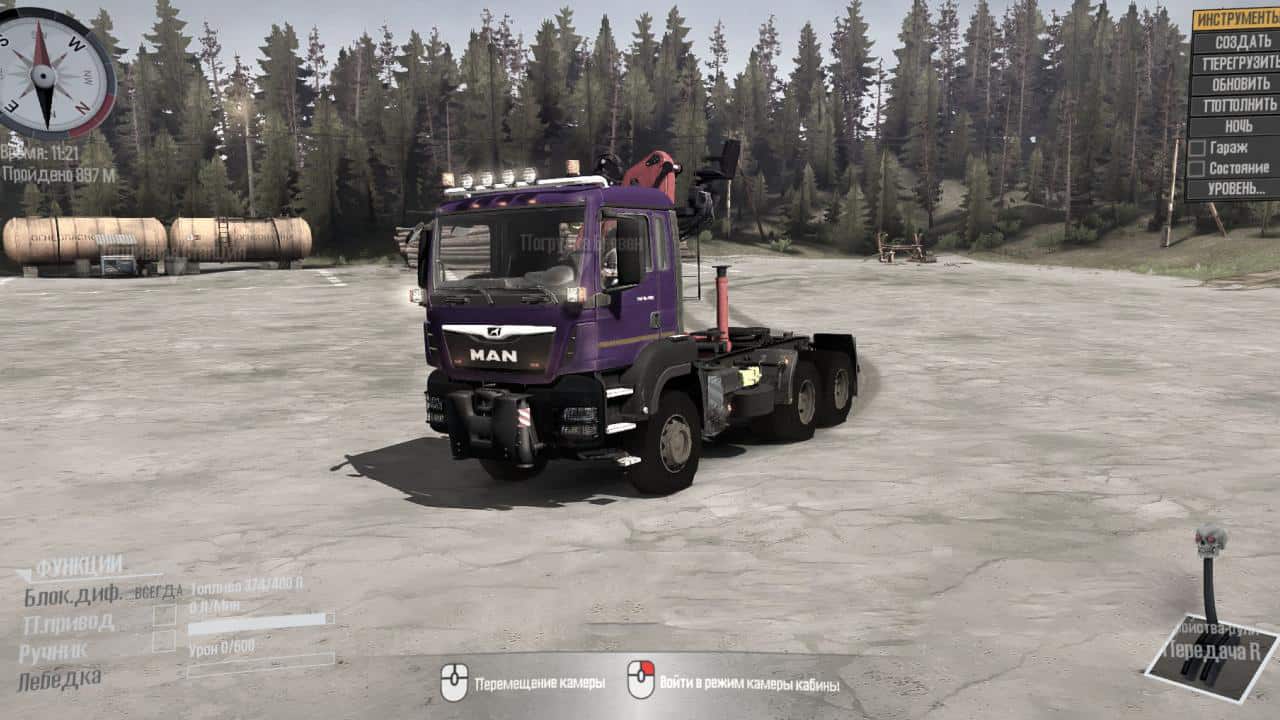Enable the Состояние checkbox
The image size is (1280, 720).
tap(1197, 168)
